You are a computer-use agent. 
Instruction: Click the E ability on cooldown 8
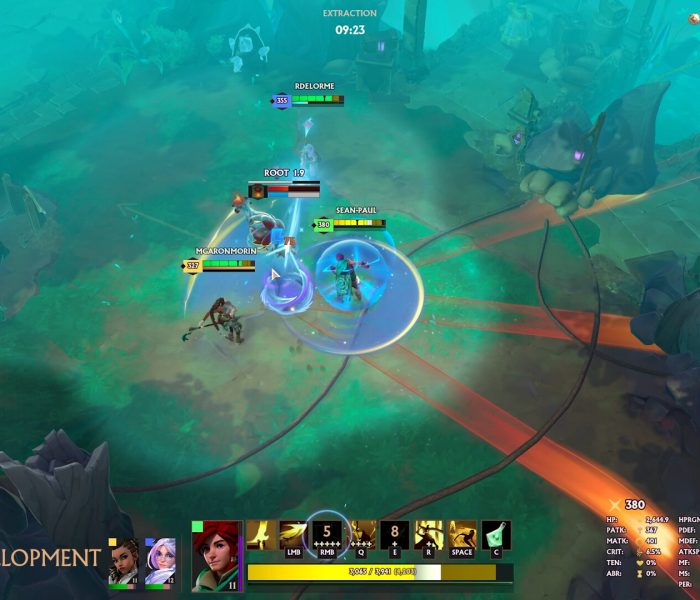point(395,536)
